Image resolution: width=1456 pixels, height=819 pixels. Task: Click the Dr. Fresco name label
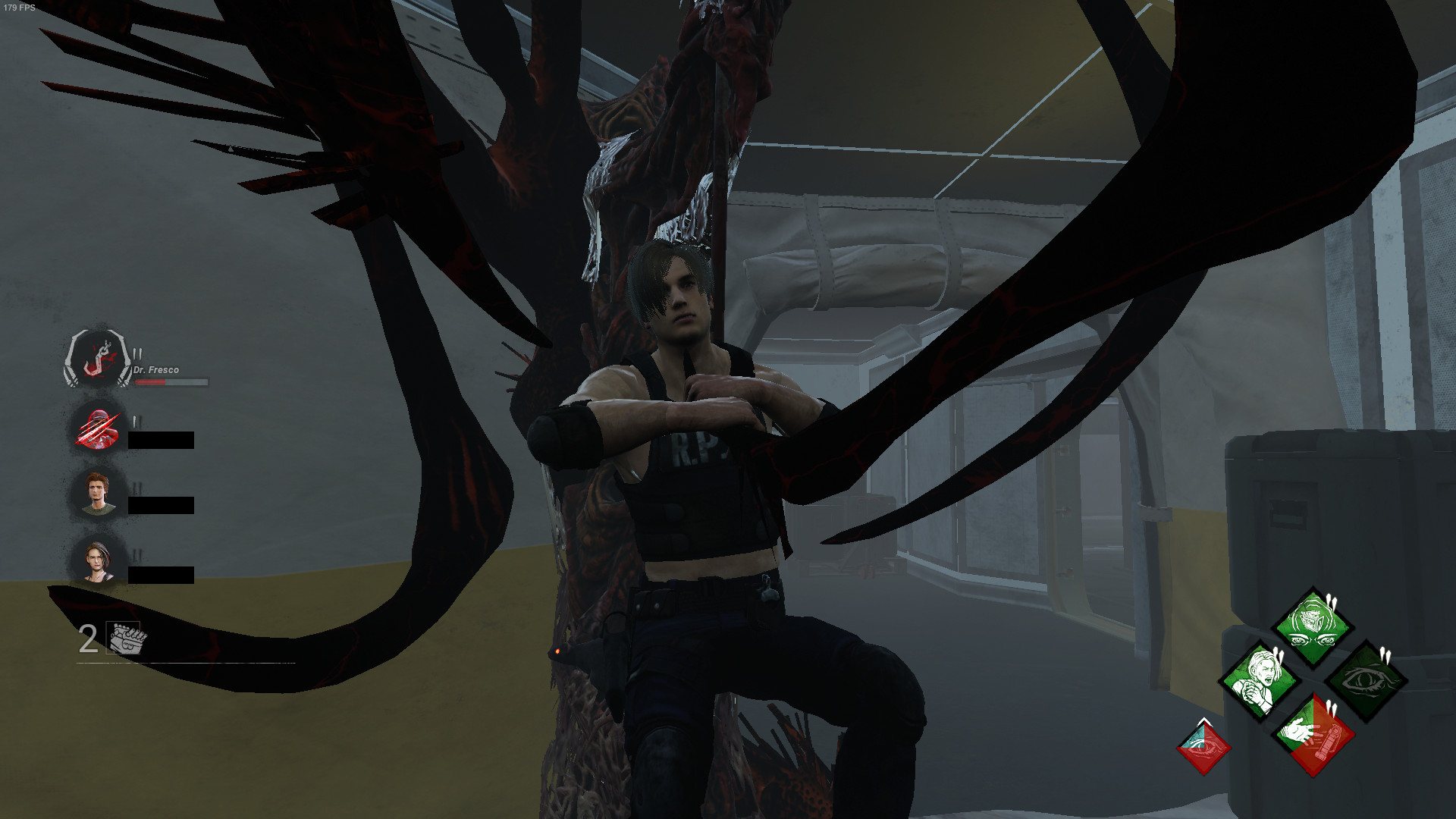tap(155, 369)
